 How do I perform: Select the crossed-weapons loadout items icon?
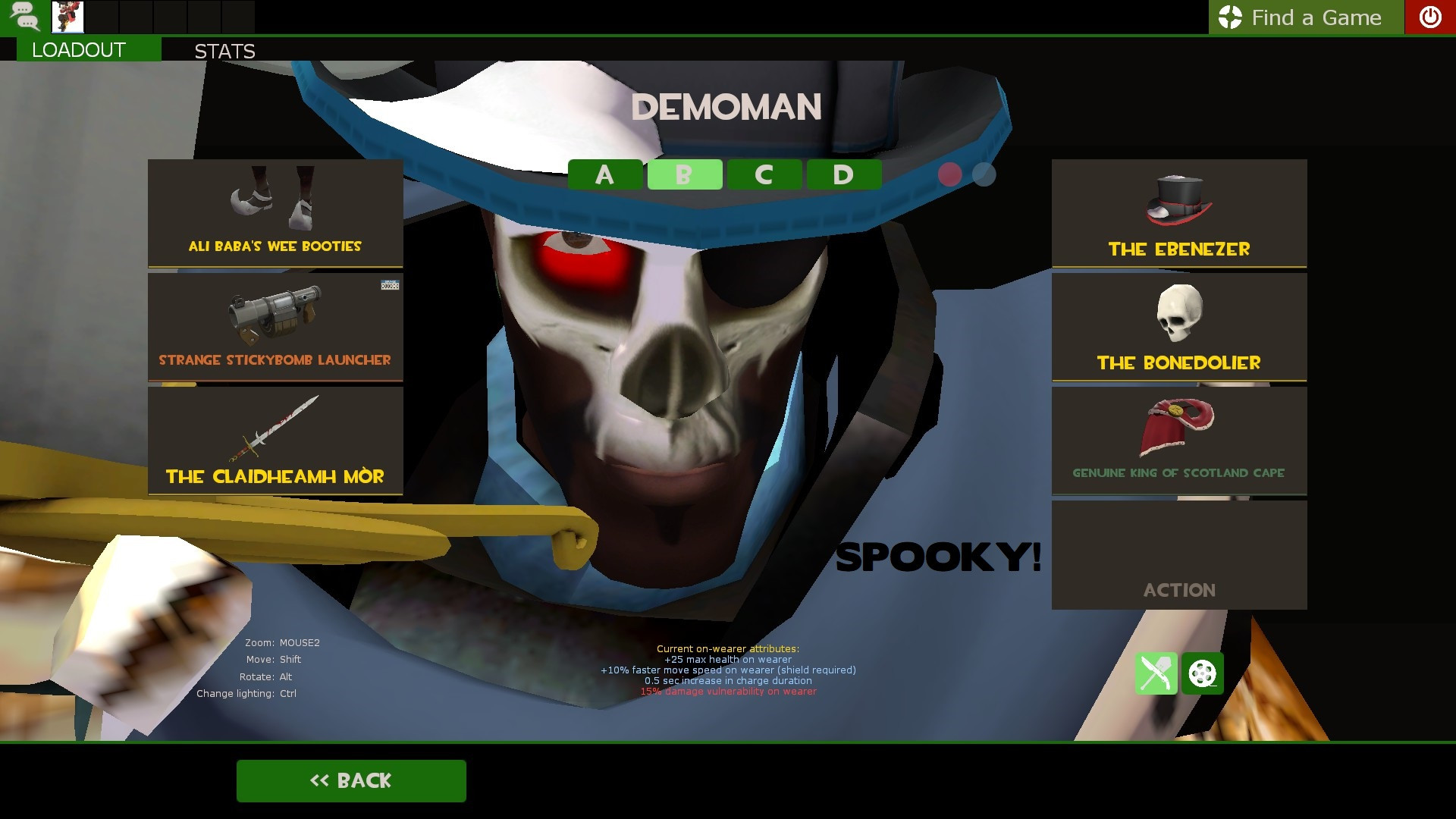click(1156, 673)
